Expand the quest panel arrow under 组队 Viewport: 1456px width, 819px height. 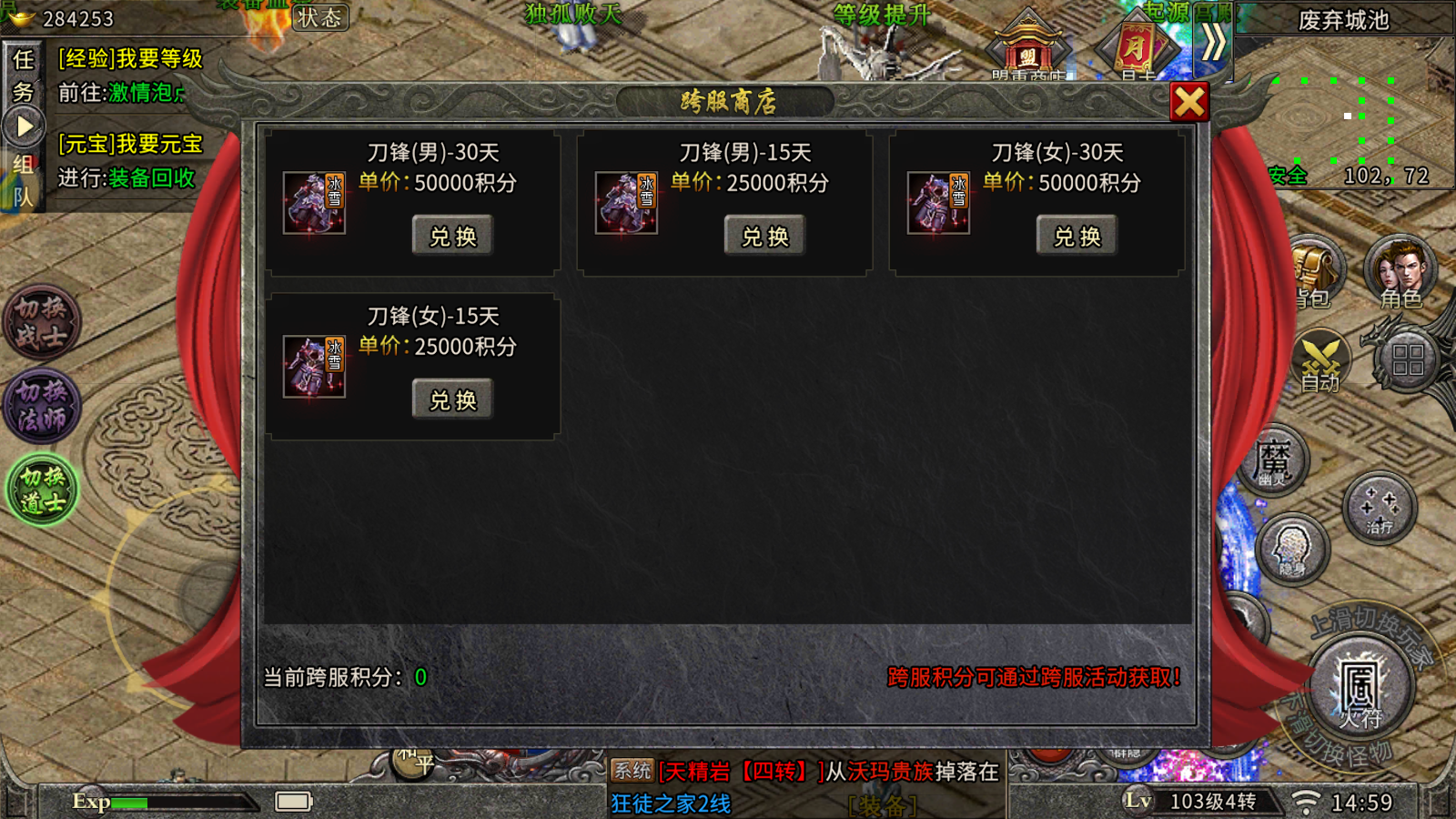[25, 126]
